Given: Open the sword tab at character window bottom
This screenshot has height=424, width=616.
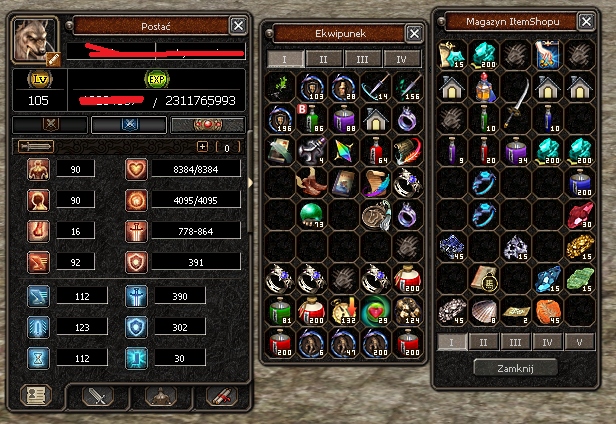Looking at the screenshot, I should point(97,396).
